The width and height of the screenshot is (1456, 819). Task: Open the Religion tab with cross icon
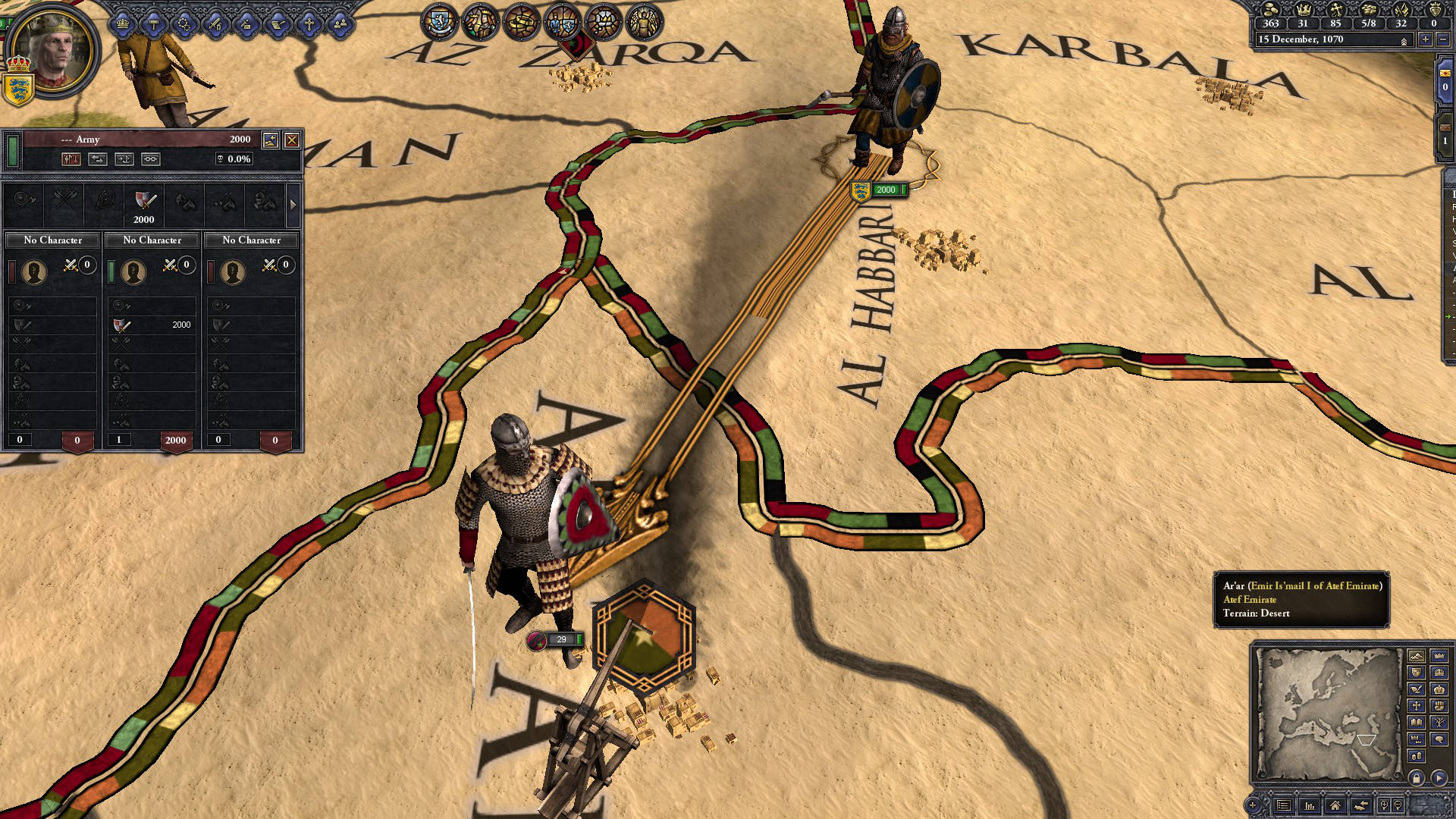pos(309,24)
